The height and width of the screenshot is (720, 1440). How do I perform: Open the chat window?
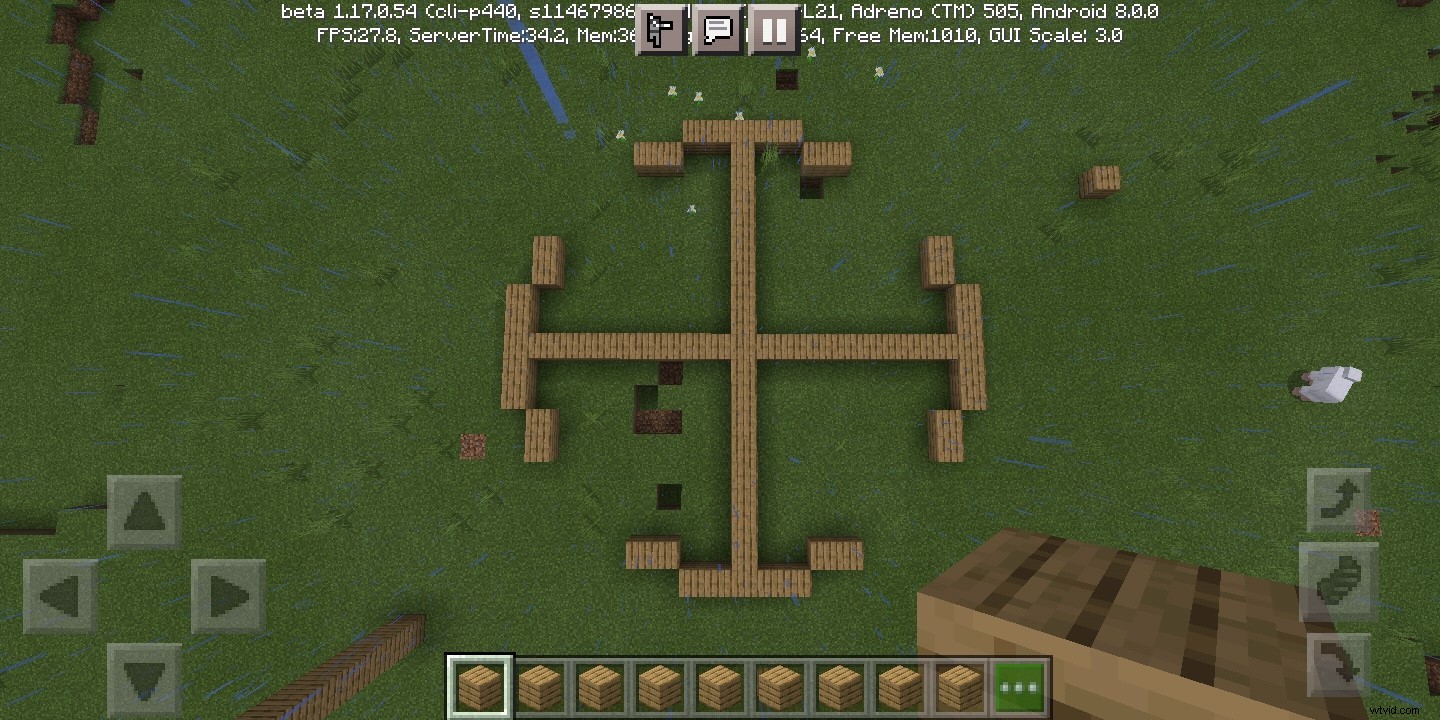click(x=718, y=30)
